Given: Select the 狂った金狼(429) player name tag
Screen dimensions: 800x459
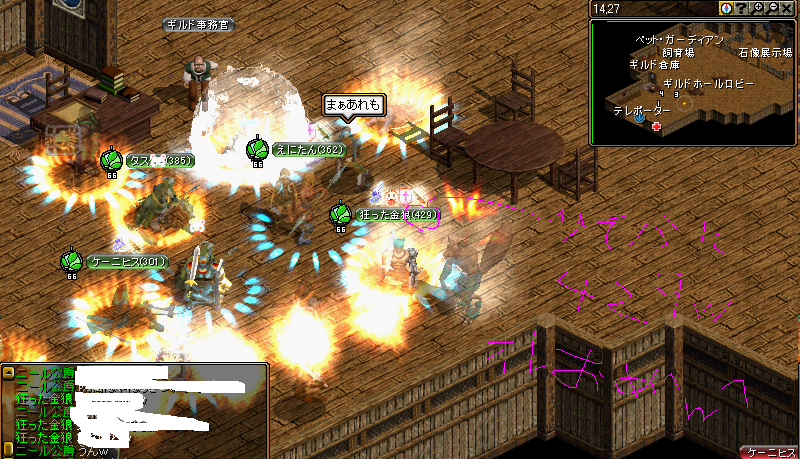Looking at the screenshot, I should tap(398, 214).
